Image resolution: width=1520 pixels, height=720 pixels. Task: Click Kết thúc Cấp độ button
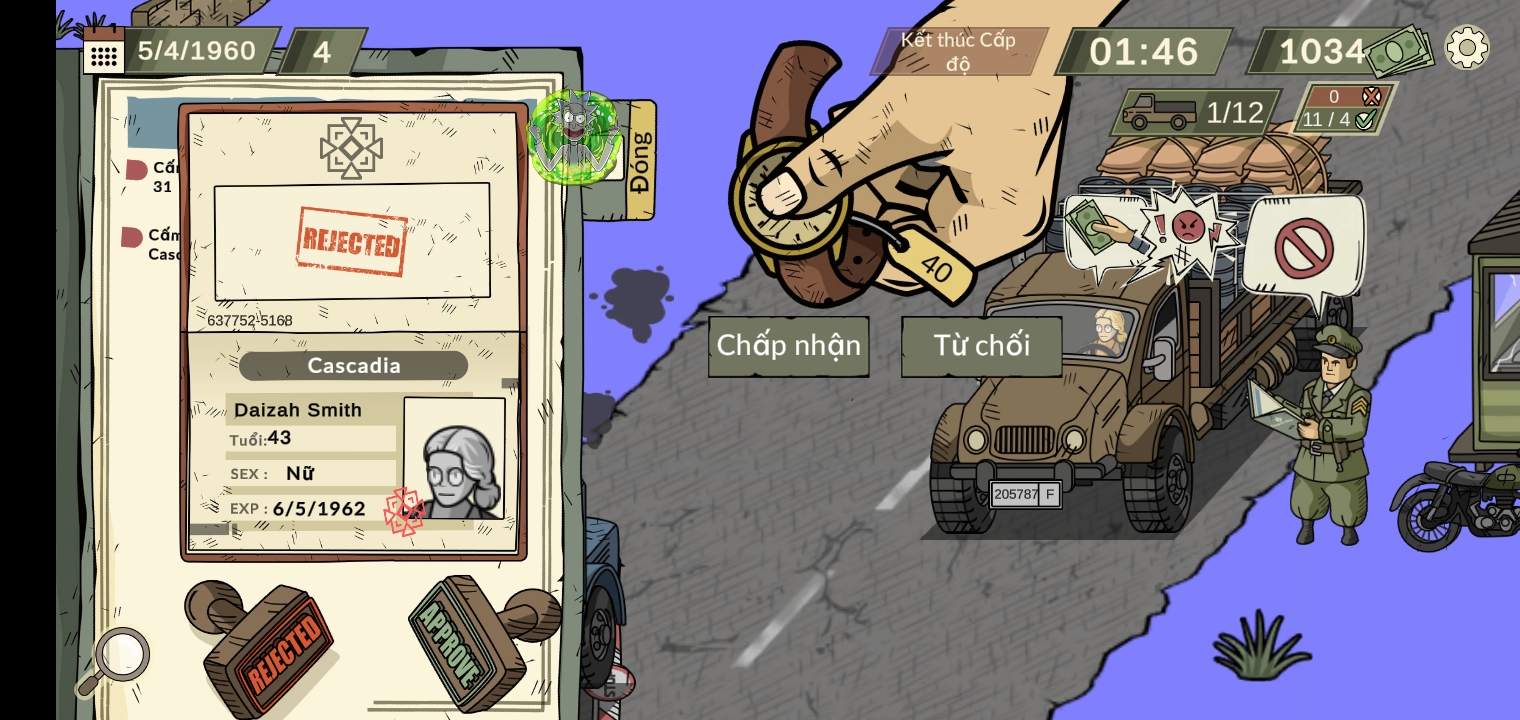coord(958,51)
